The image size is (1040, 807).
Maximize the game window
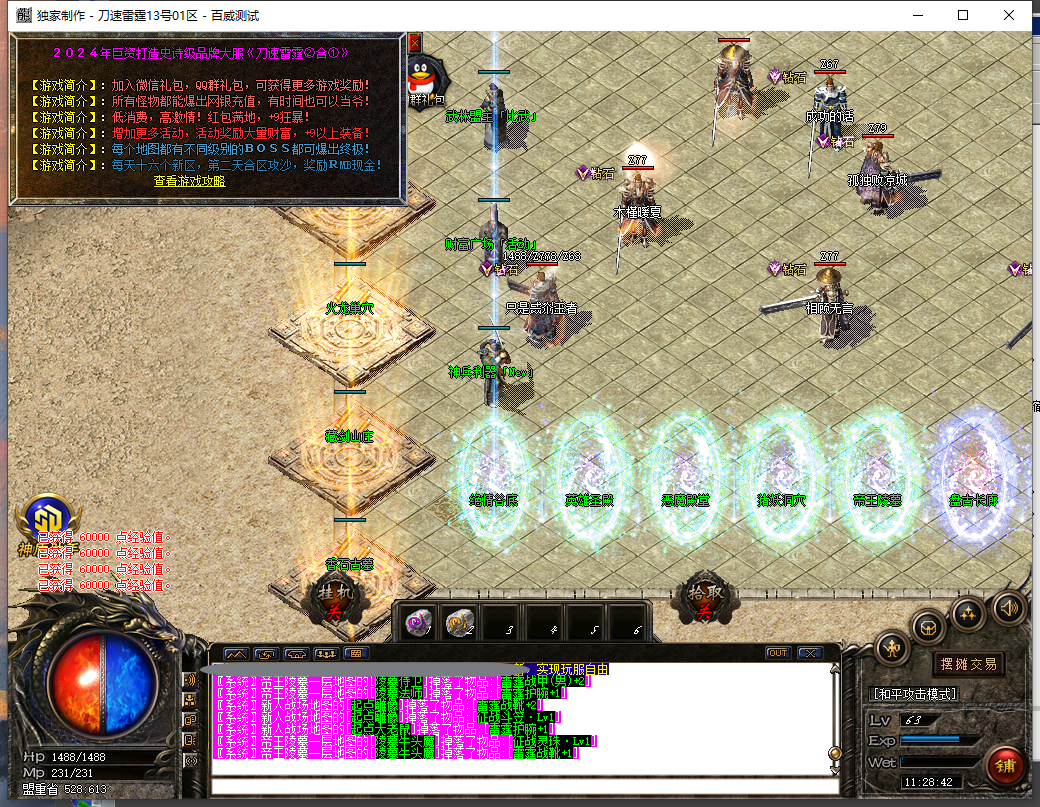963,15
